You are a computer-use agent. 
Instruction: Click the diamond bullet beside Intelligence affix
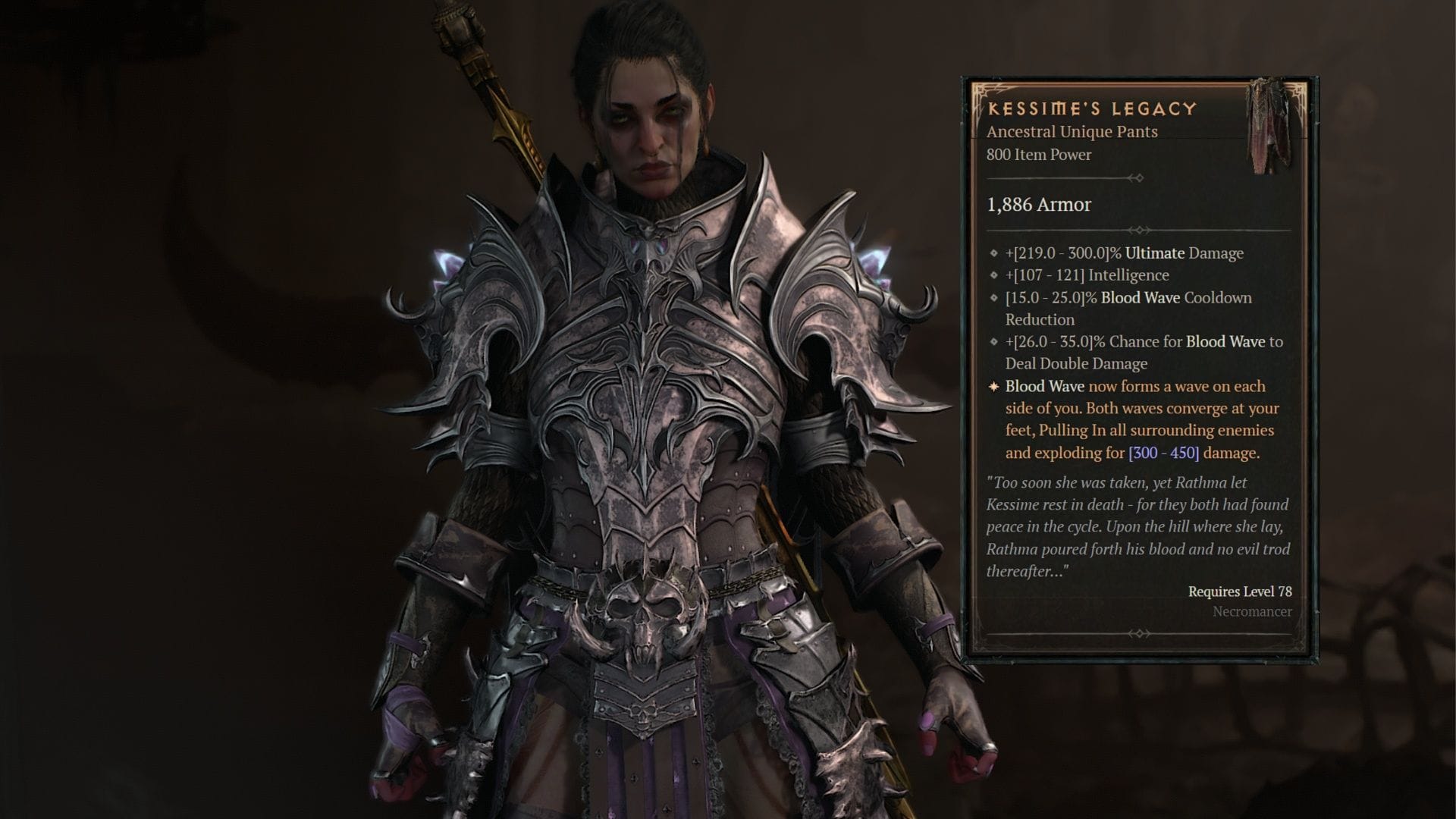coord(994,275)
